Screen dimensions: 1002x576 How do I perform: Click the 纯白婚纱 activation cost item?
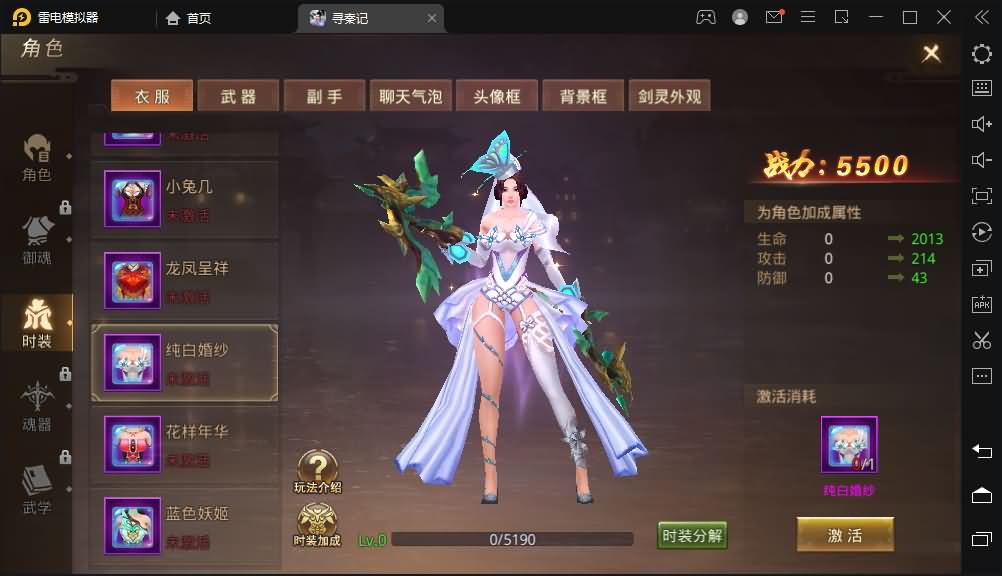(x=849, y=446)
